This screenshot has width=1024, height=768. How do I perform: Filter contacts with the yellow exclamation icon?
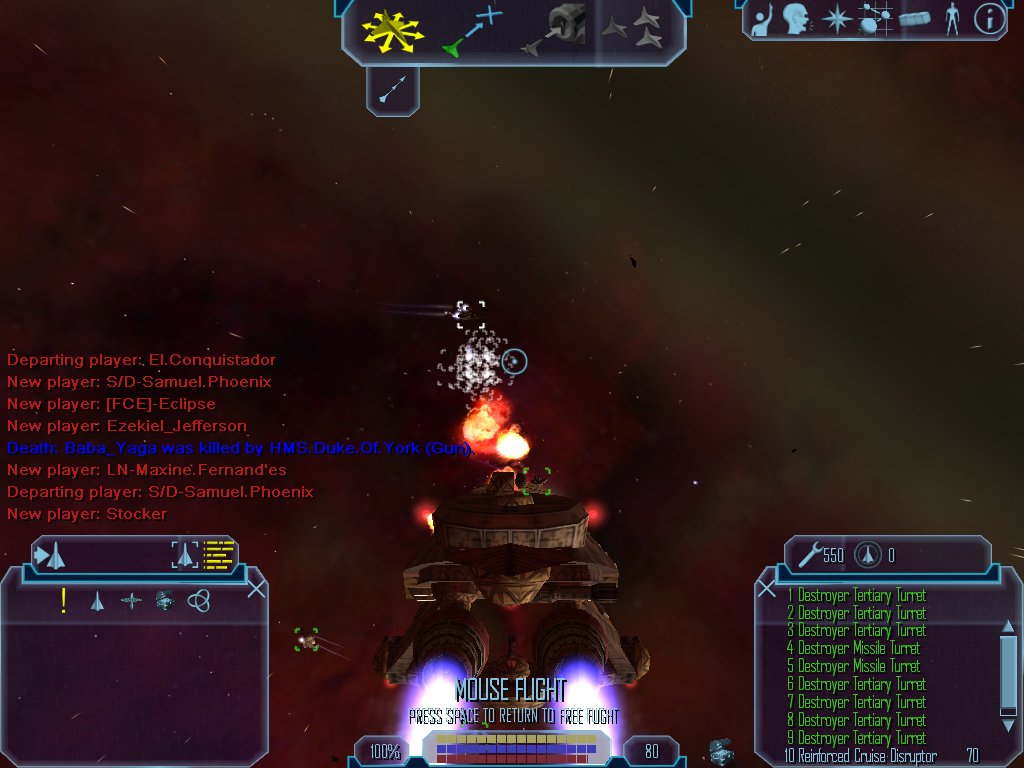pos(64,600)
